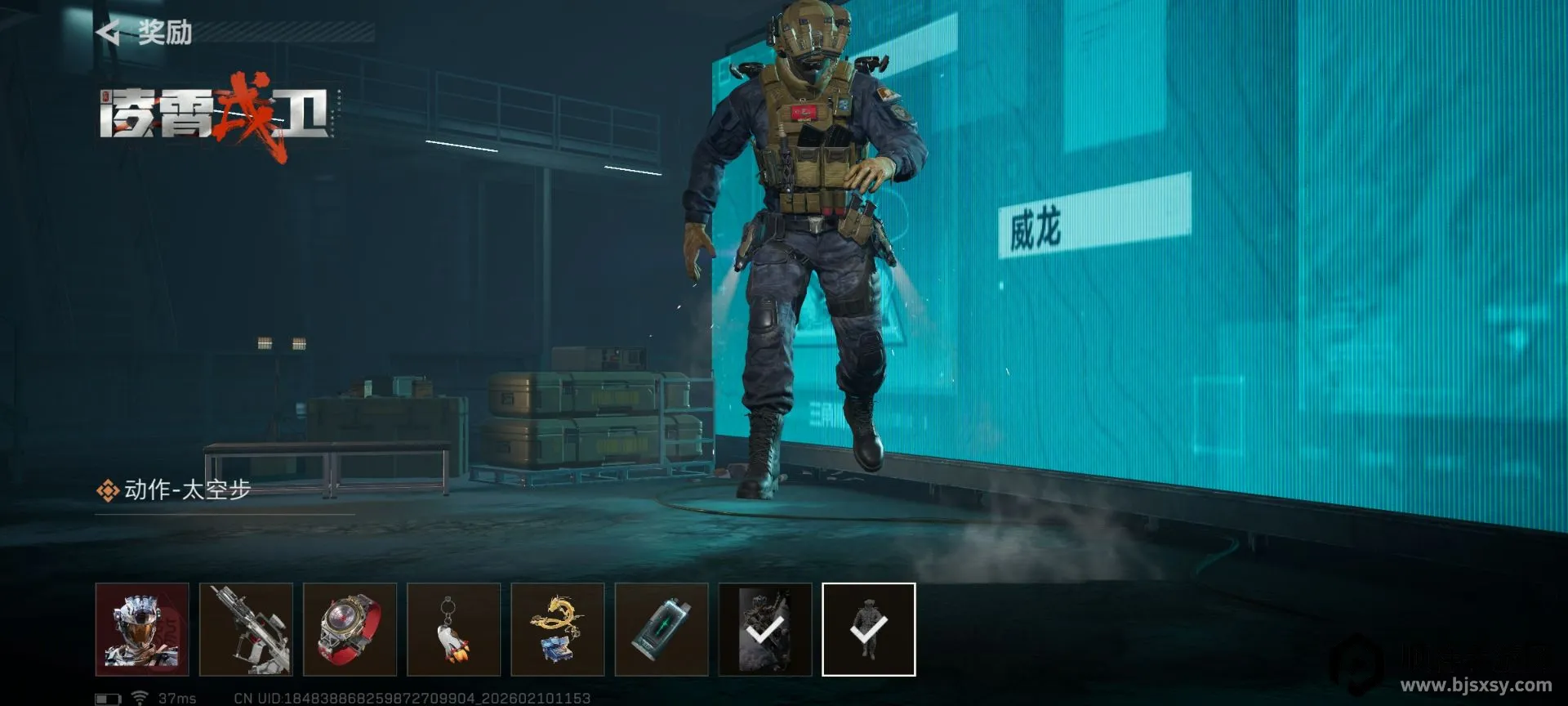Pick the rocket keychain charm reward
The width and height of the screenshot is (1568, 706).
[x=453, y=629]
